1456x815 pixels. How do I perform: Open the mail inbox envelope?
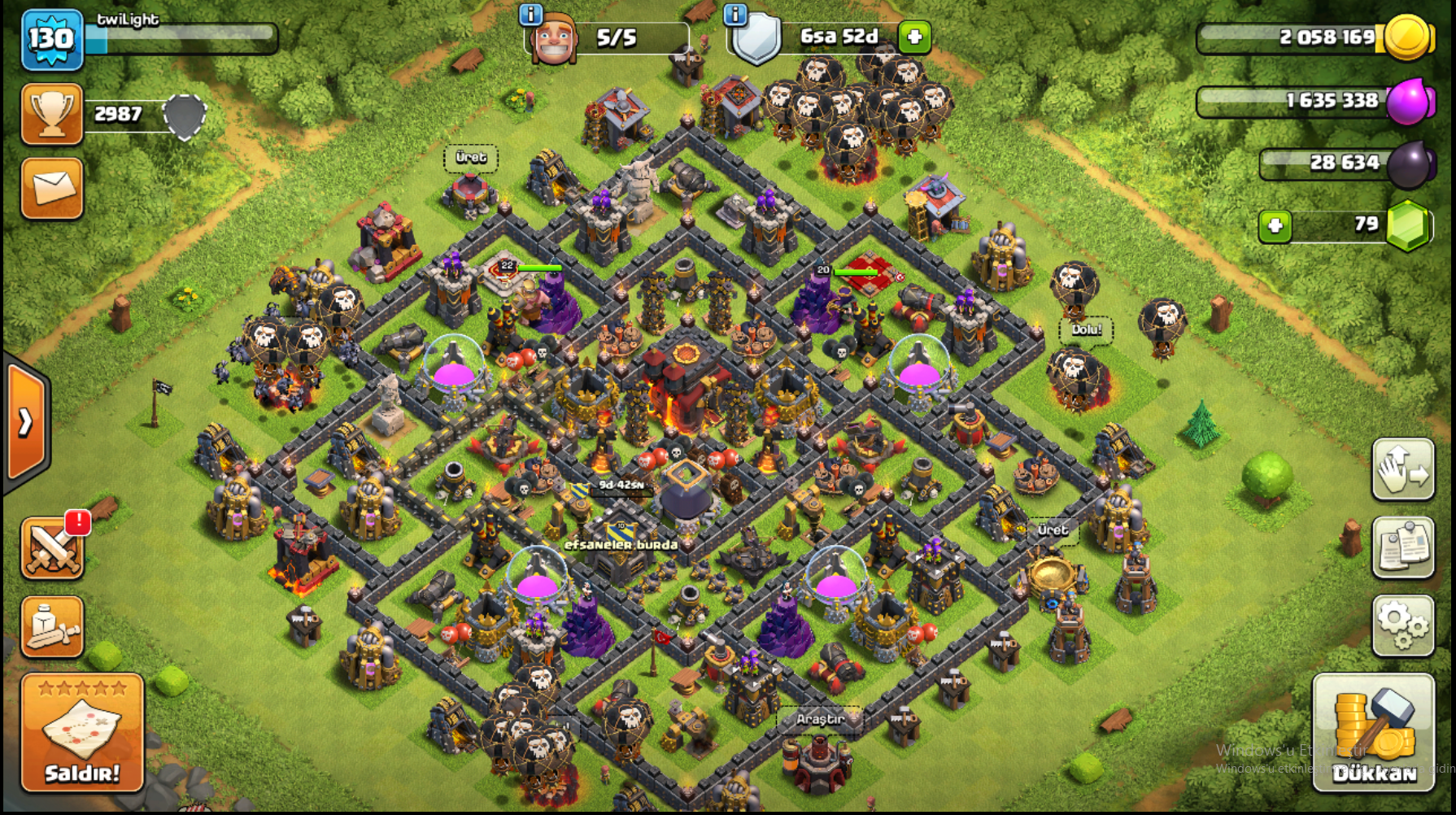pos(52,189)
